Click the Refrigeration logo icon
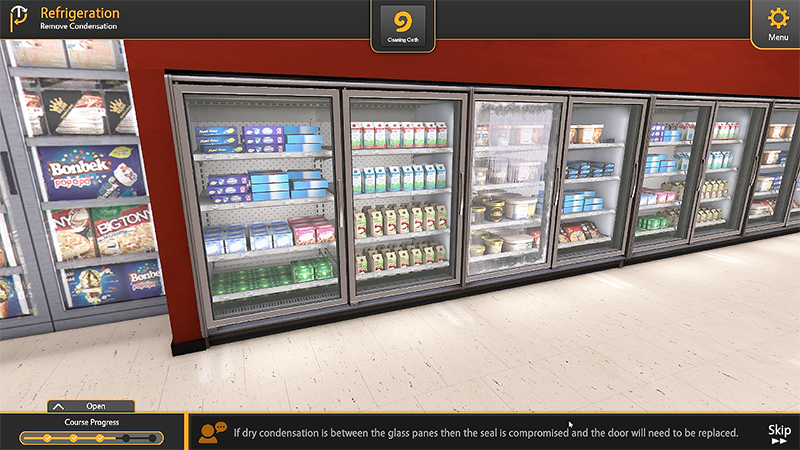Screen dimensions: 800x450 pyautogui.click(x=18, y=20)
